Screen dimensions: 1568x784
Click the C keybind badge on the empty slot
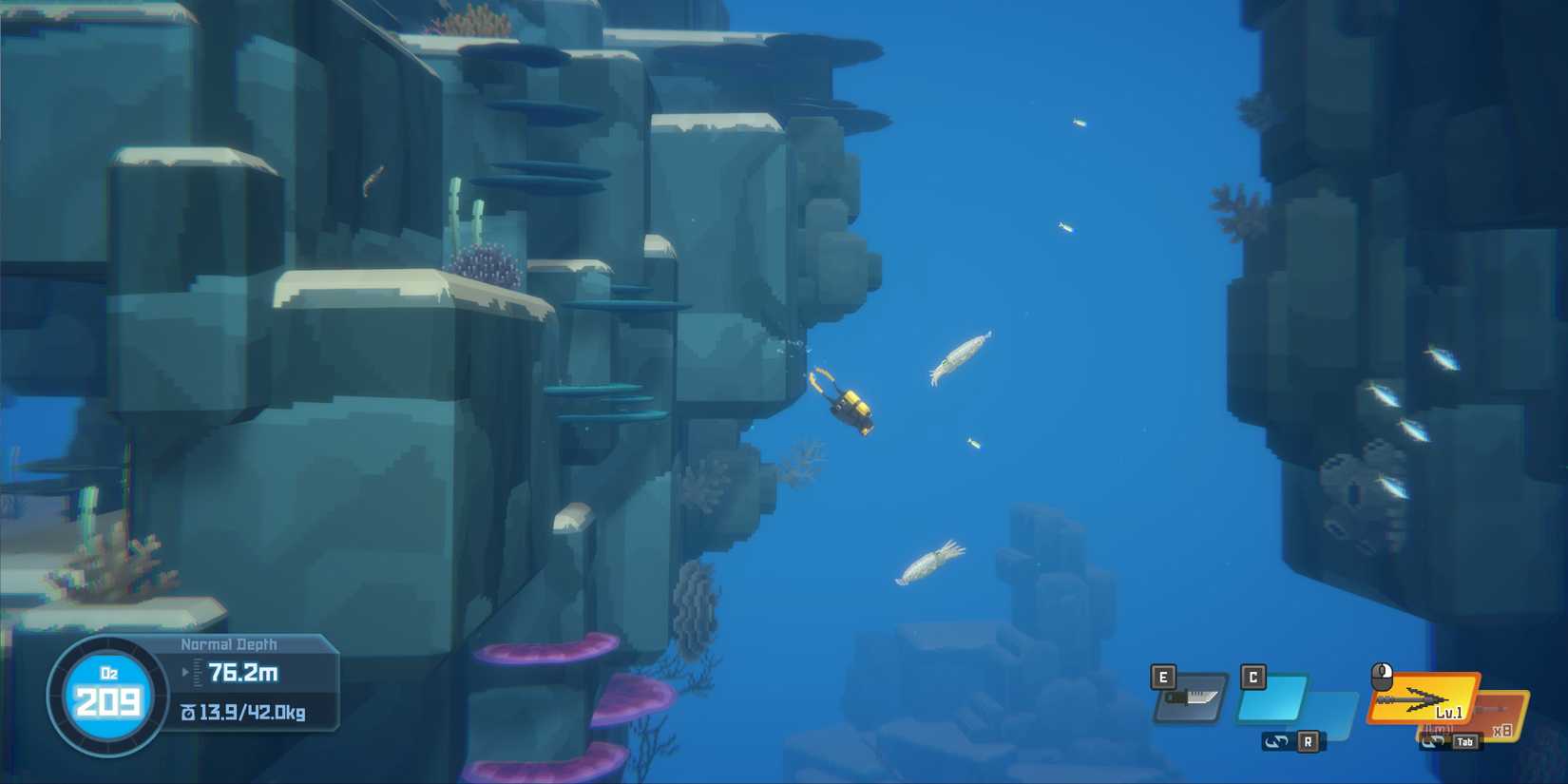click(x=1252, y=678)
